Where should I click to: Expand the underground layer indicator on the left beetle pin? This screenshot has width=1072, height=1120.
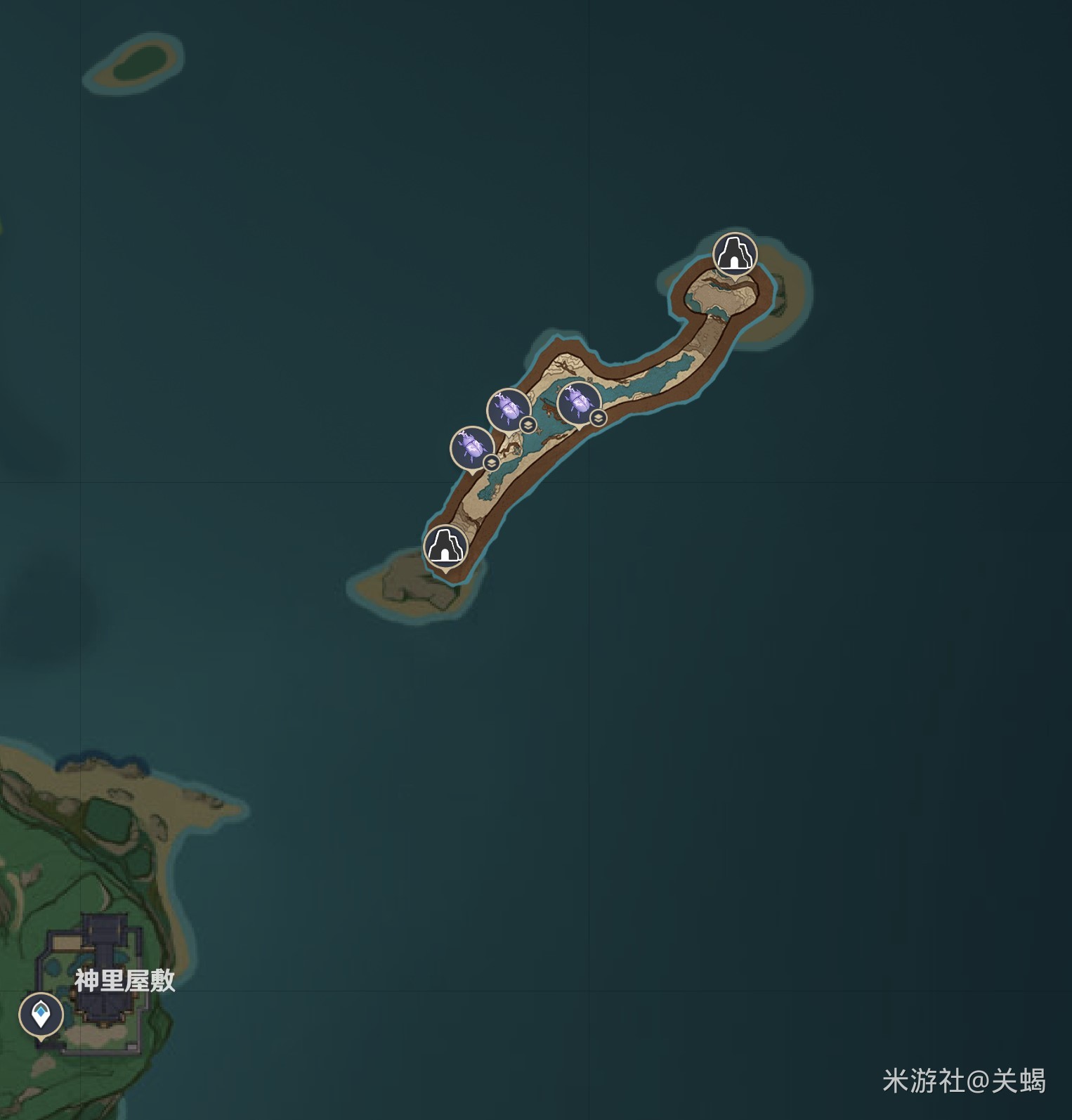point(490,463)
